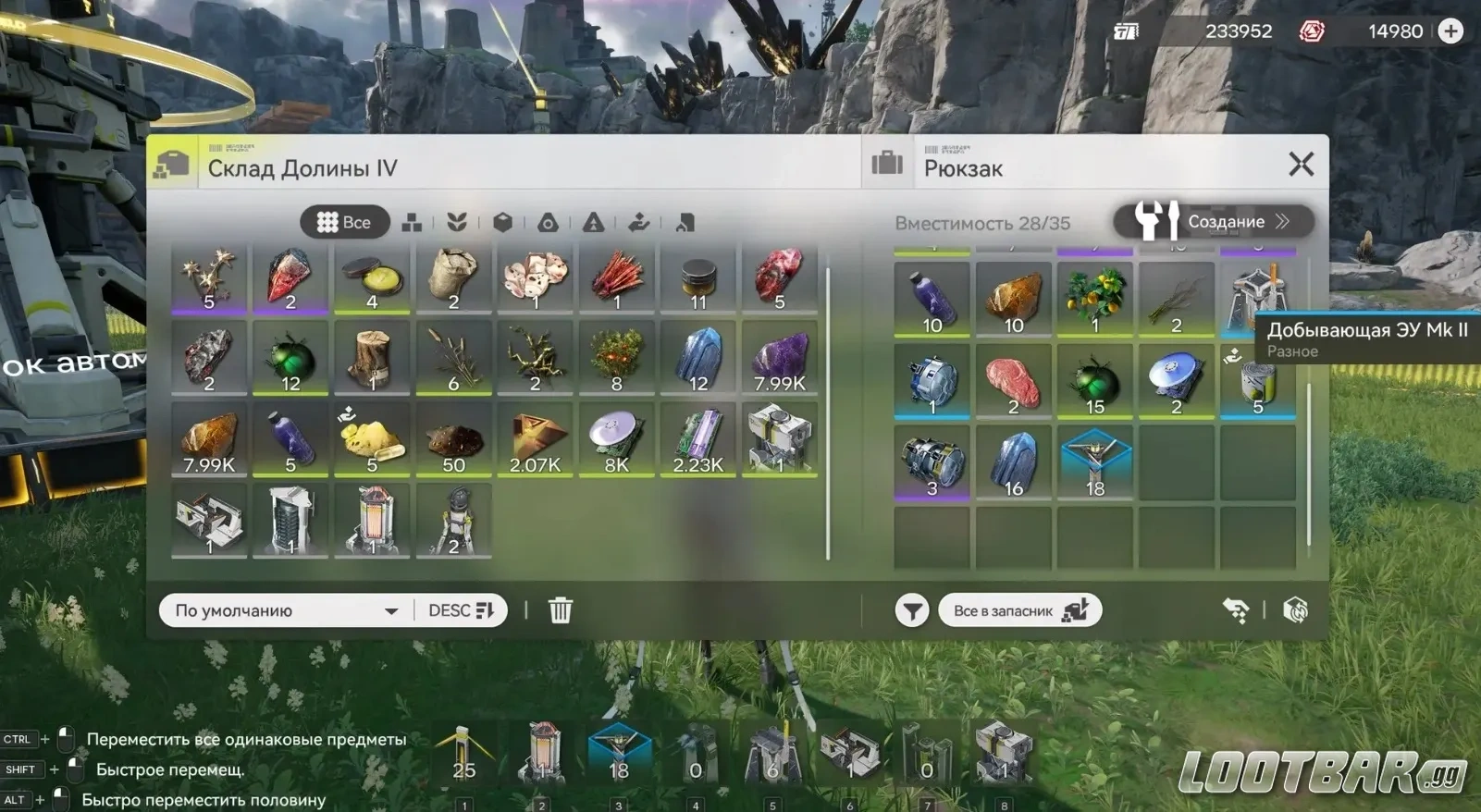Select the blue crystal stack of 16

click(1013, 462)
